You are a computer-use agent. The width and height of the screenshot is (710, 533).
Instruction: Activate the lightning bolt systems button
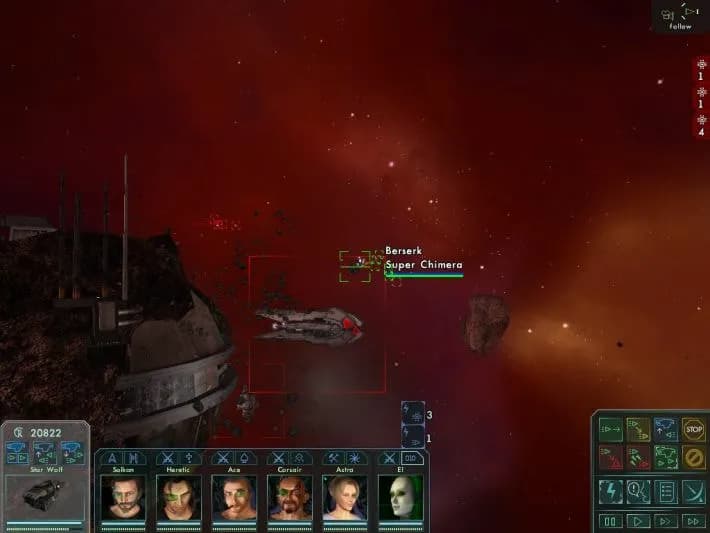click(x=610, y=490)
